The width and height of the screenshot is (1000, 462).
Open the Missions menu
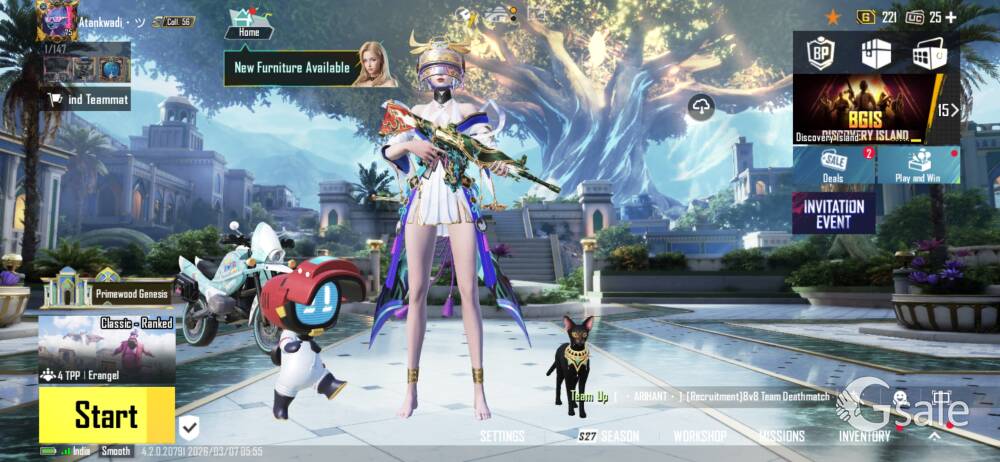pyautogui.click(x=781, y=437)
